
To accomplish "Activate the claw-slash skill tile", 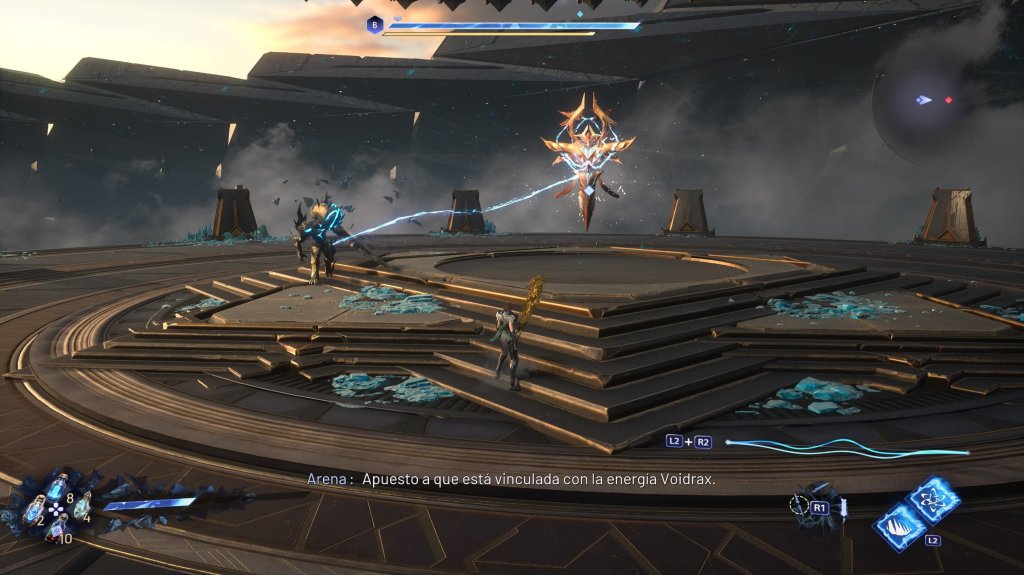I will 899,525.
